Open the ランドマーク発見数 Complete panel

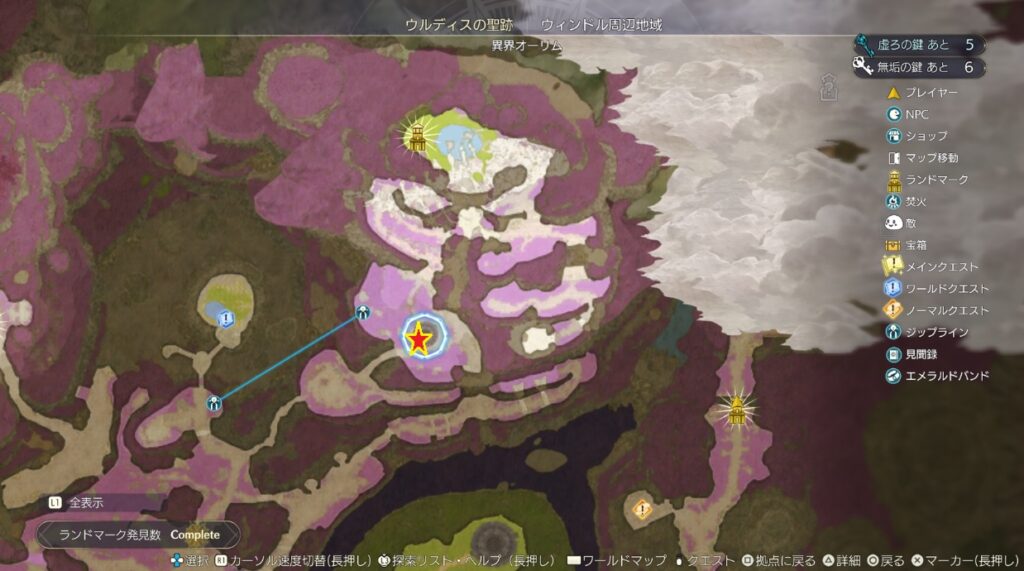[138, 535]
